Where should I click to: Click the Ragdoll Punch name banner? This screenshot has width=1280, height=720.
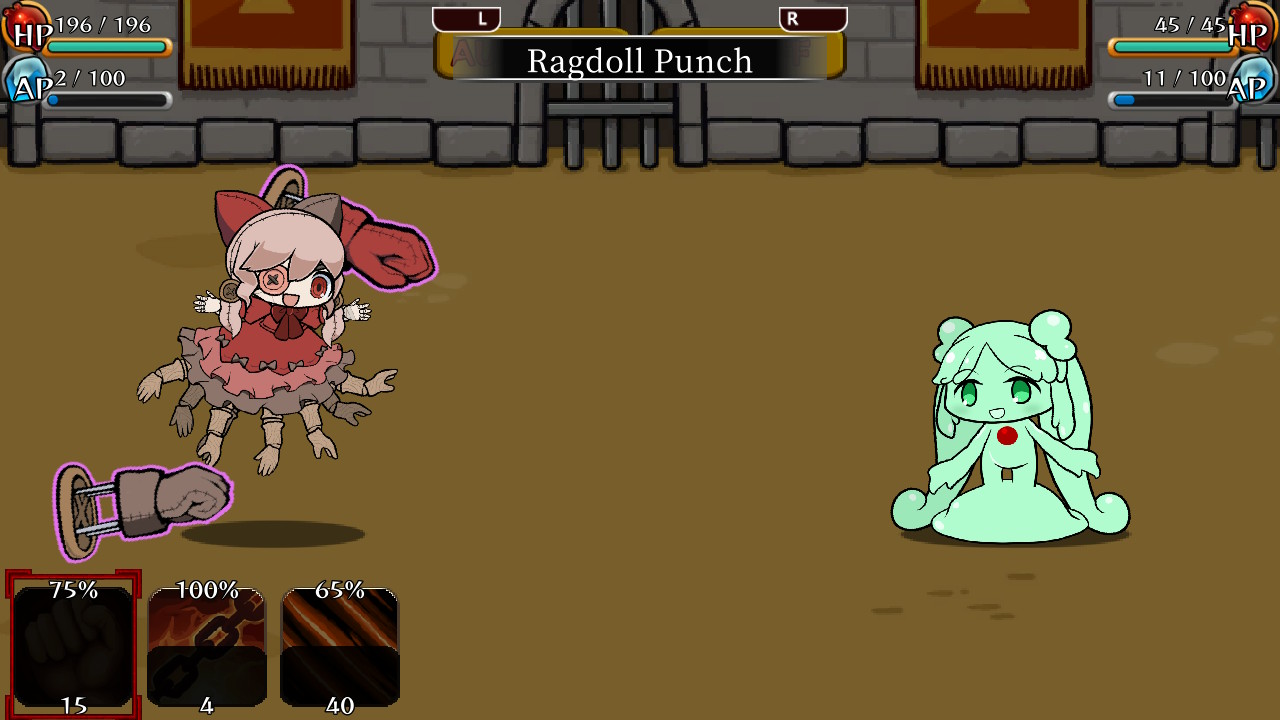click(639, 61)
